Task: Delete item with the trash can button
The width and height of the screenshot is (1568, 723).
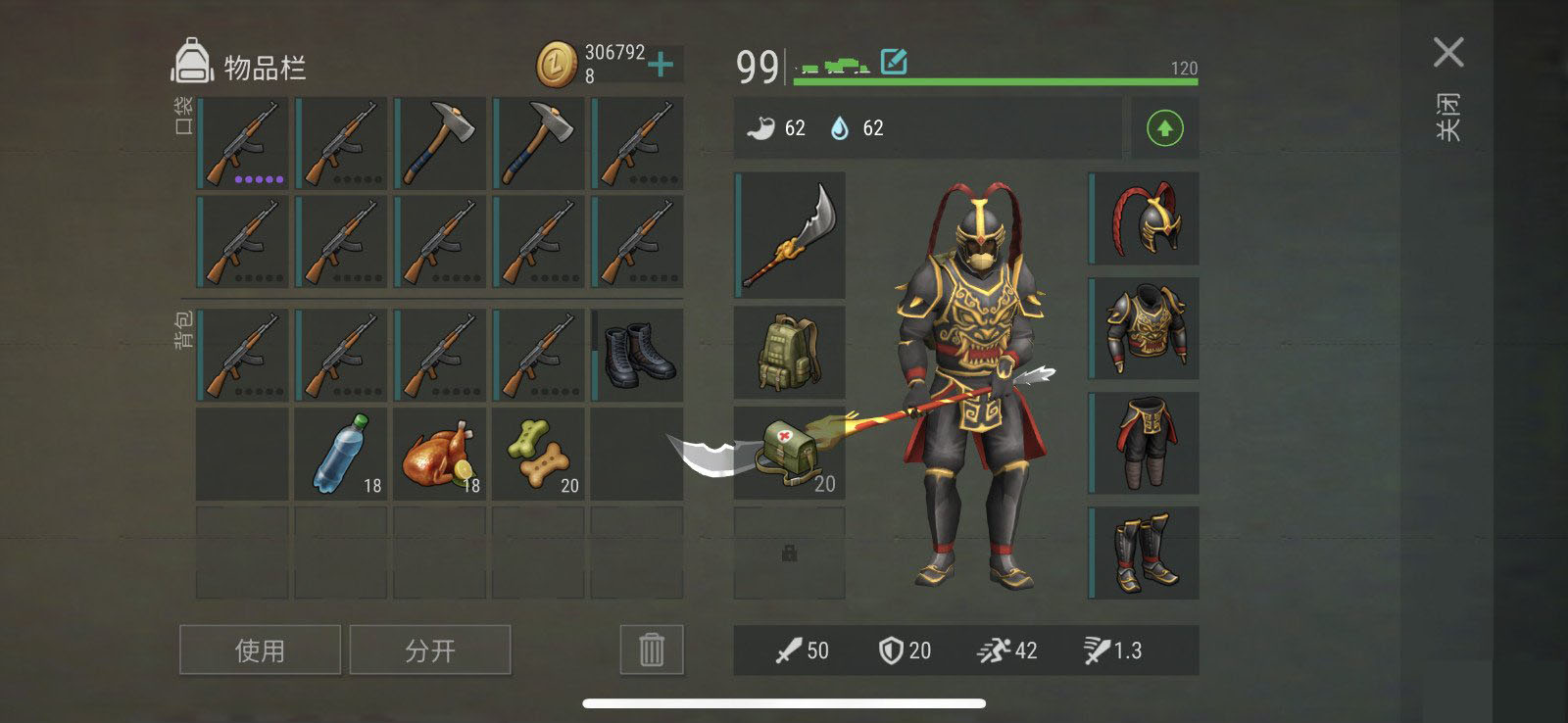Action: coord(652,650)
